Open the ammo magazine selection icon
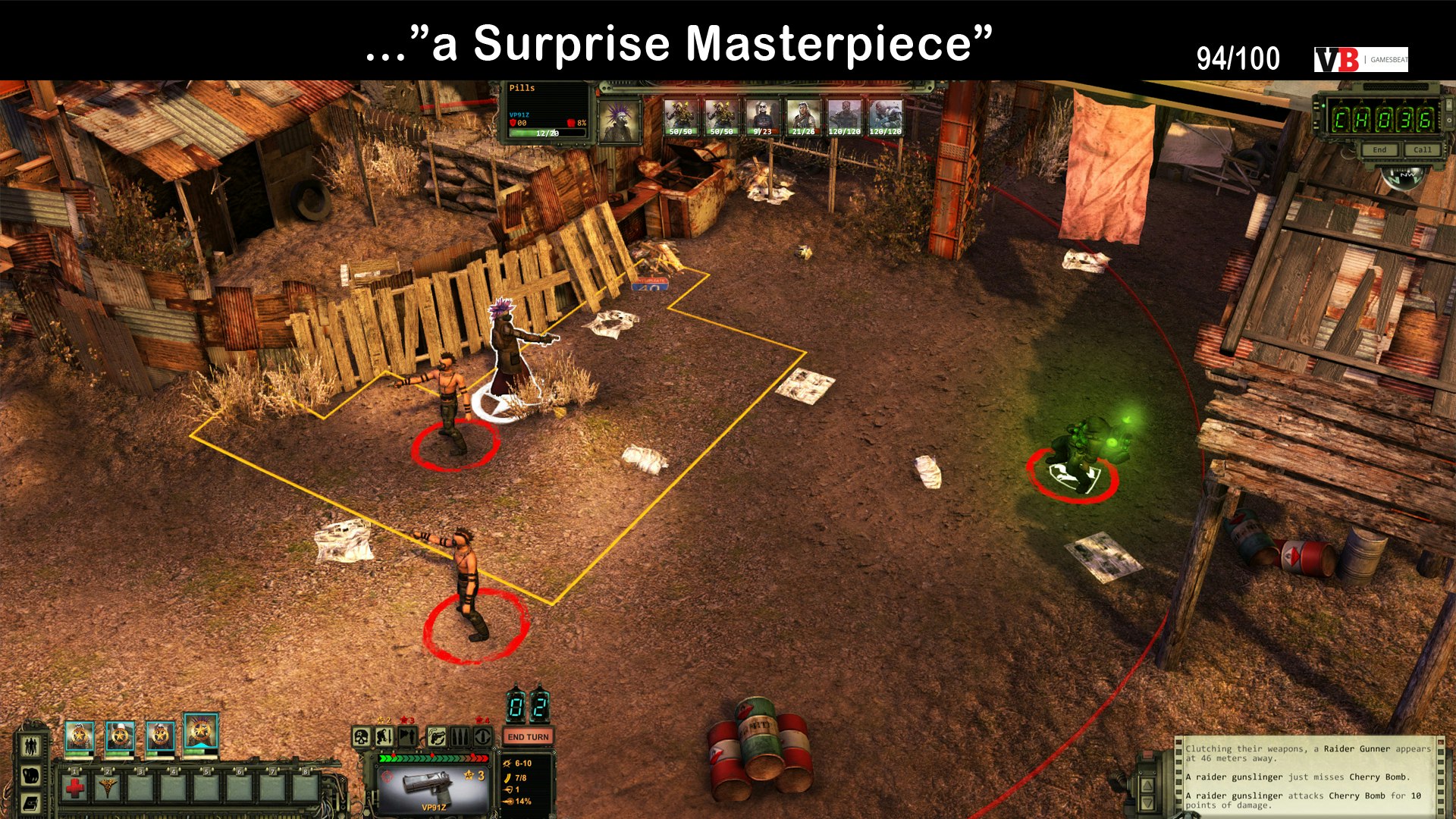1456x819 pixels. [461, 736]
